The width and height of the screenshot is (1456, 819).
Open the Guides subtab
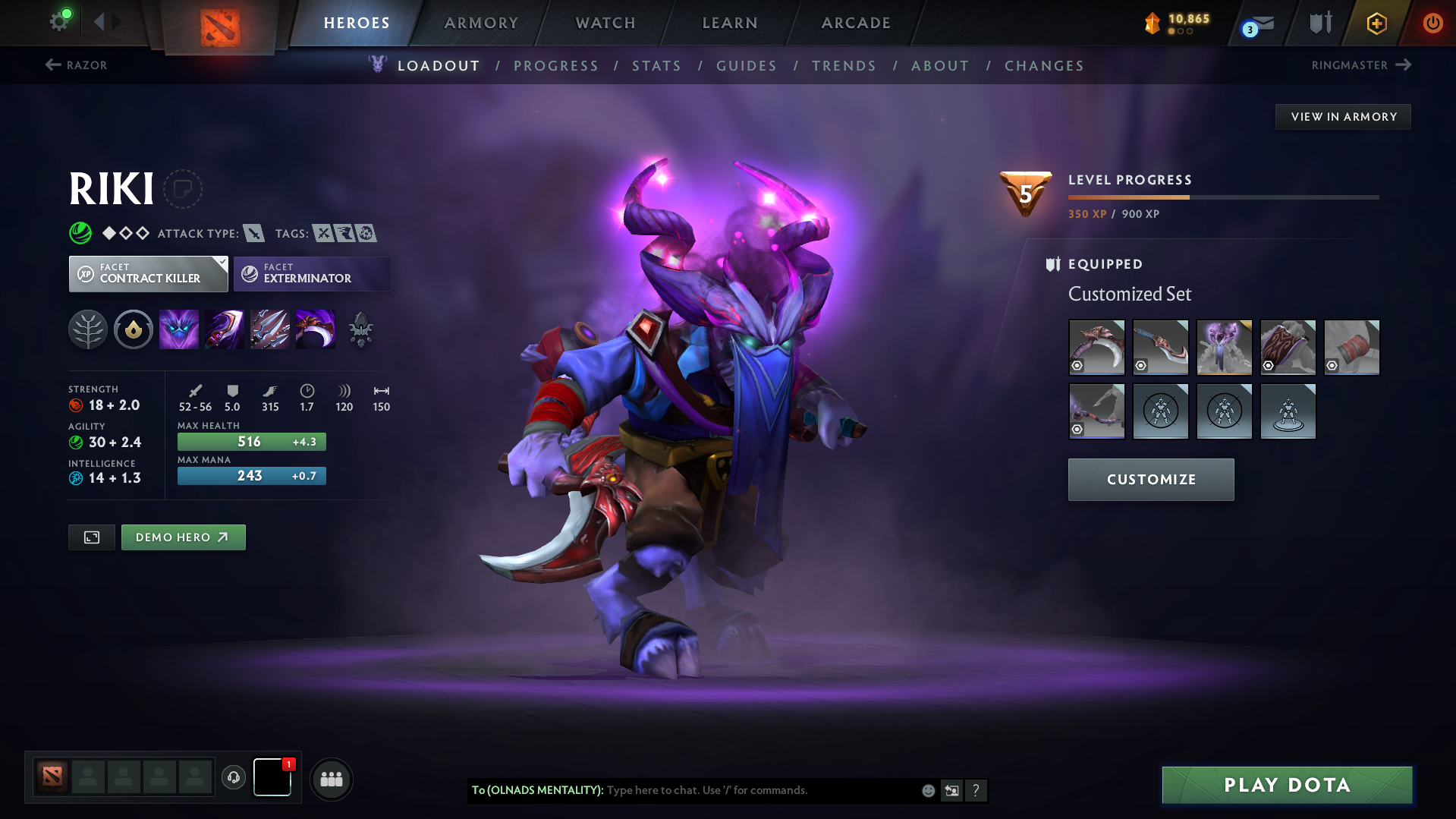pyautogui.click(x=747, y=66)
